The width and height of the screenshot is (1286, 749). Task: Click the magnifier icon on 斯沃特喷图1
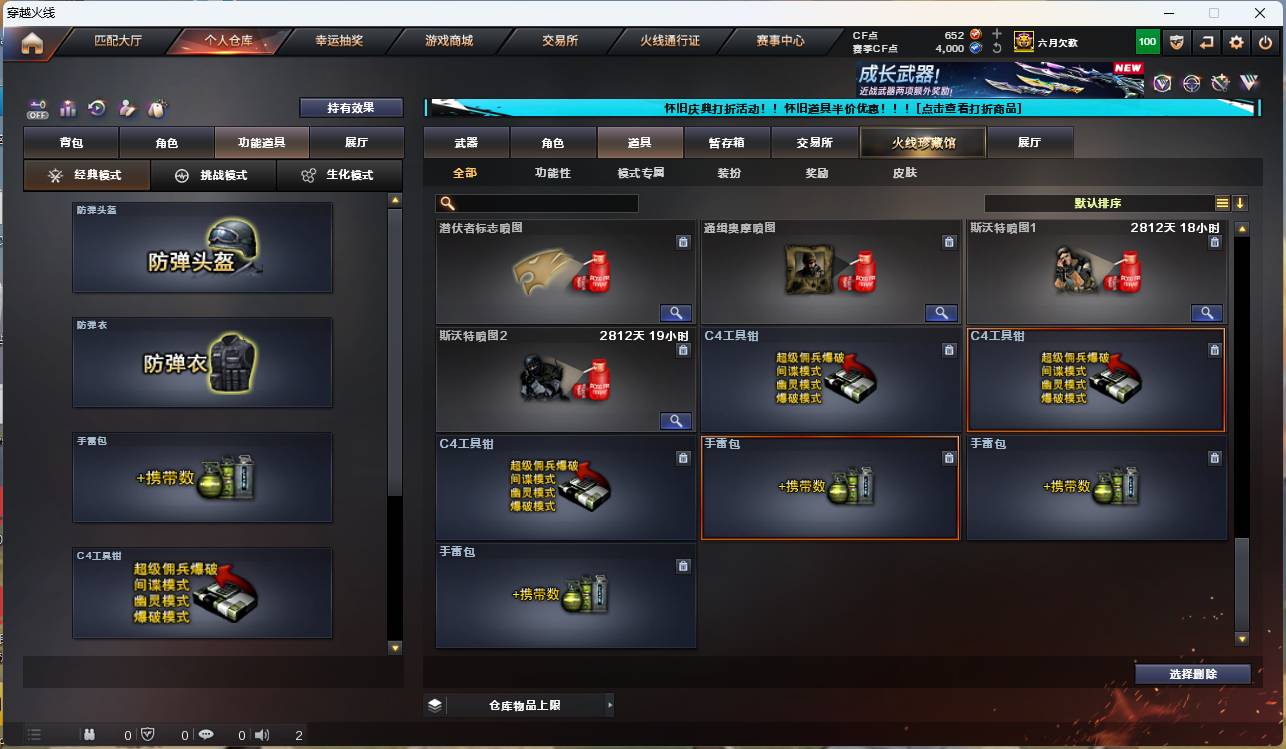tap(1206, 313)
